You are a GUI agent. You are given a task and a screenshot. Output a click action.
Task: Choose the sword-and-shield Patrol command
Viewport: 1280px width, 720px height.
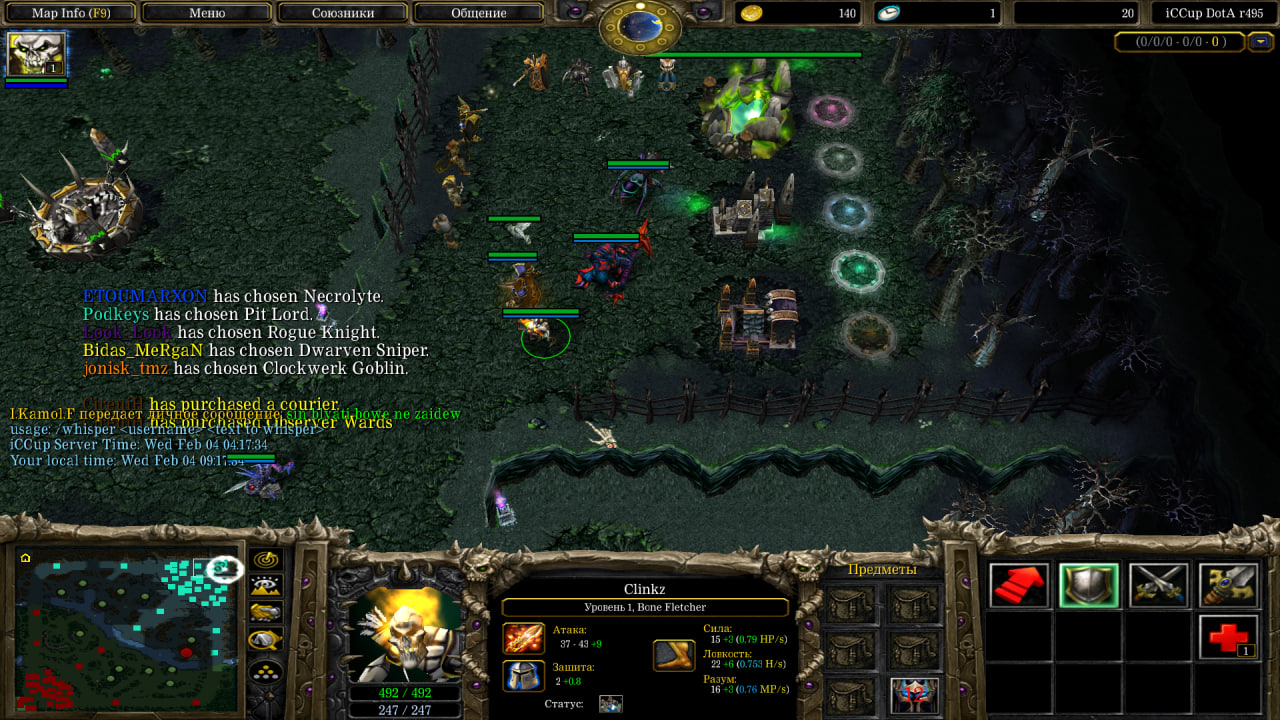click(x=1229, y=586)
